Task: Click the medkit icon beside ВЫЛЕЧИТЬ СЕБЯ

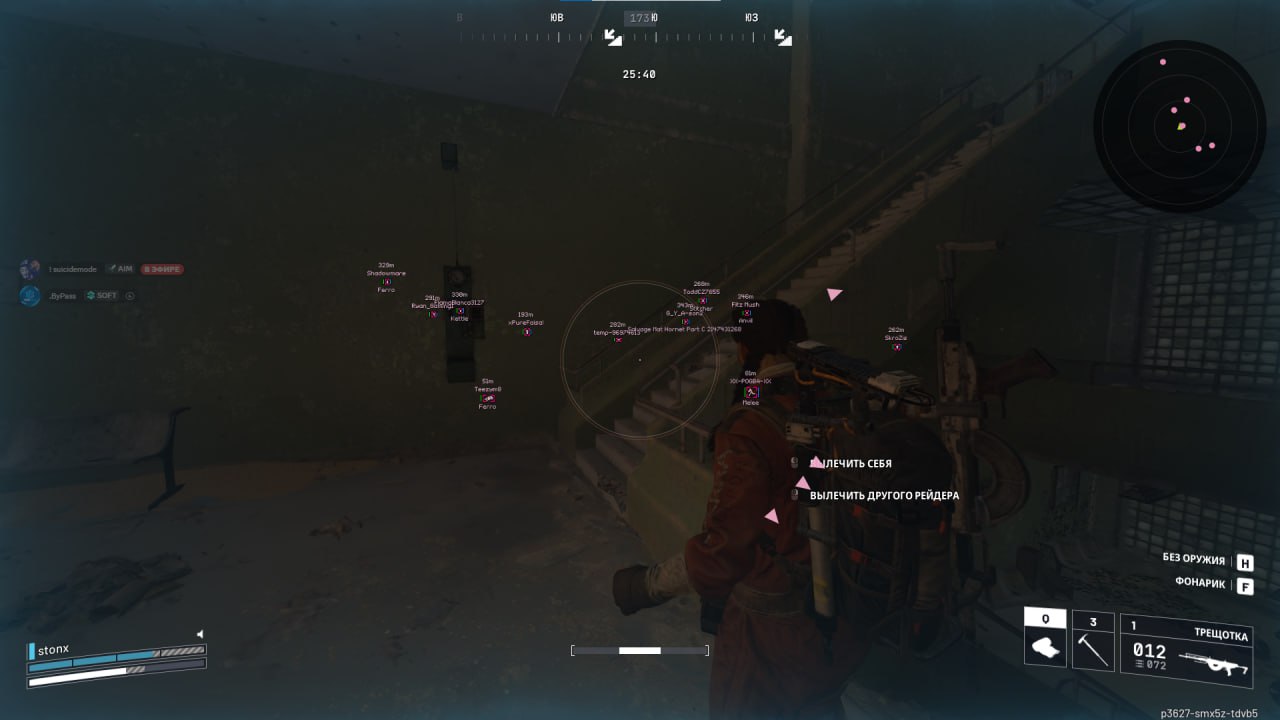Action: click(x=794, y=462)
